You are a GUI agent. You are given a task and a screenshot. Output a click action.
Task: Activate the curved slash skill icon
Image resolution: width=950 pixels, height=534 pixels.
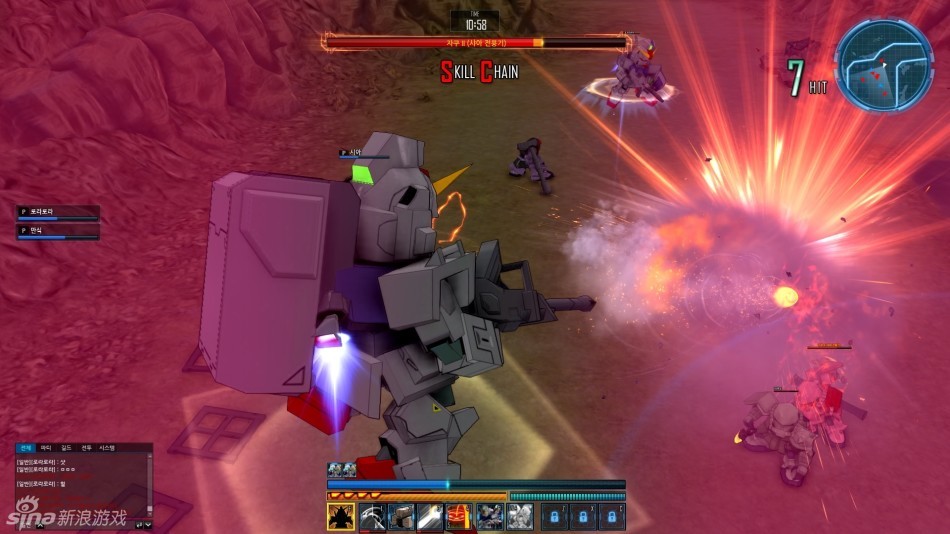[371, 516]
